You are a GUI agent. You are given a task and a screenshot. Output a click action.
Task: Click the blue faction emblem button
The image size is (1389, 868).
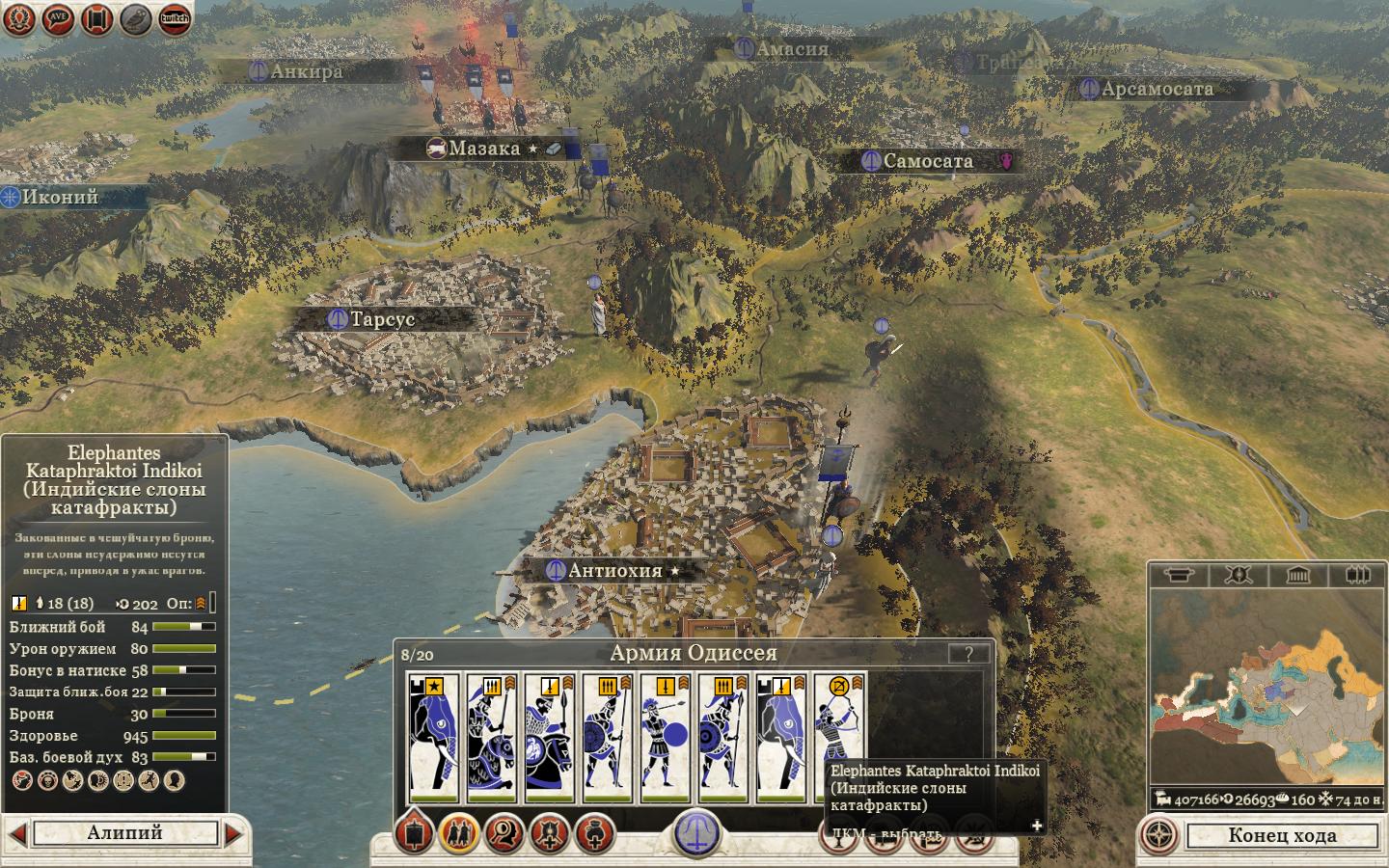[x=694, y=831]
